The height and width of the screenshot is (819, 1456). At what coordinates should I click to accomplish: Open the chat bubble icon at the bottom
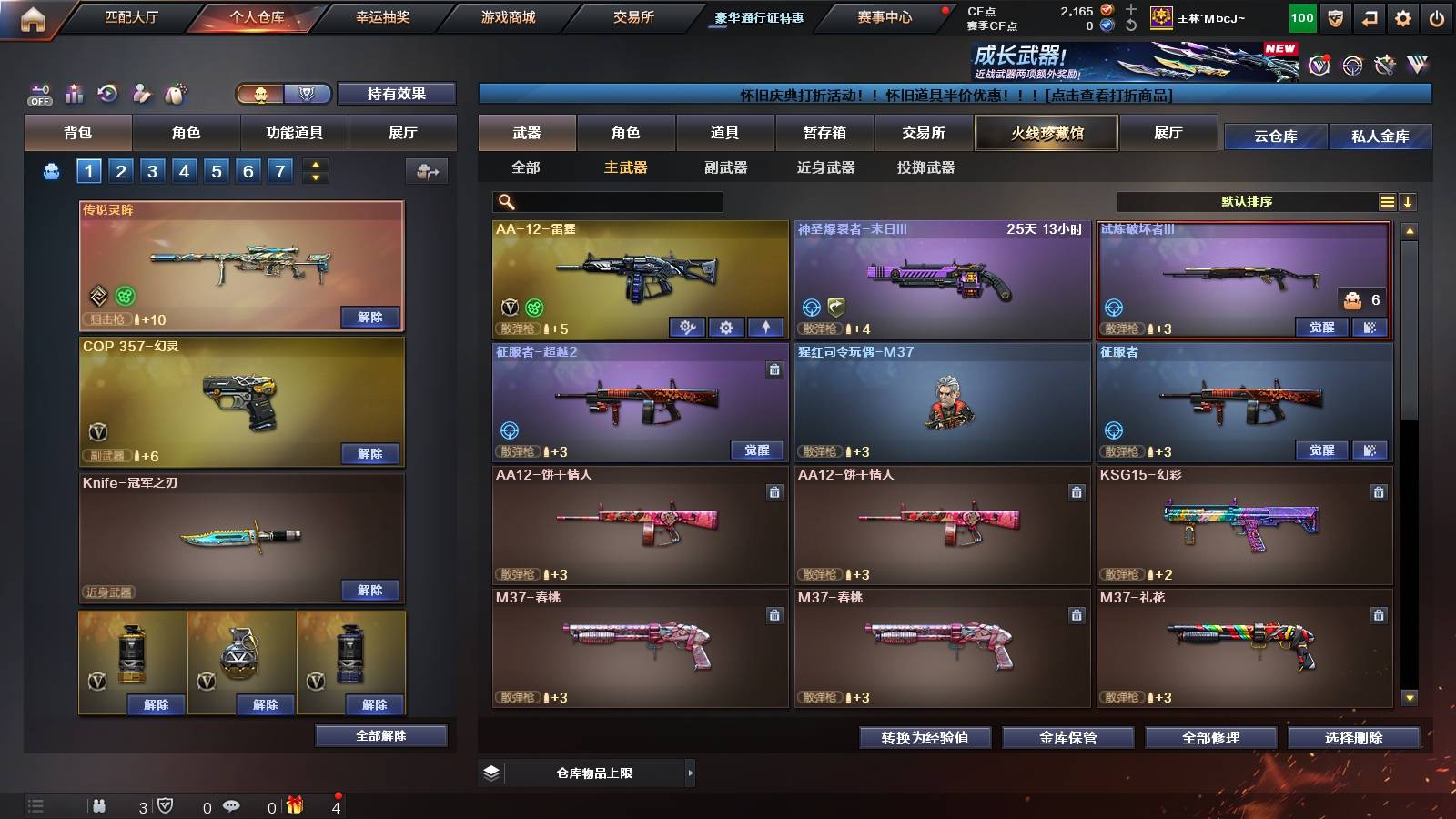pos(232,805)
